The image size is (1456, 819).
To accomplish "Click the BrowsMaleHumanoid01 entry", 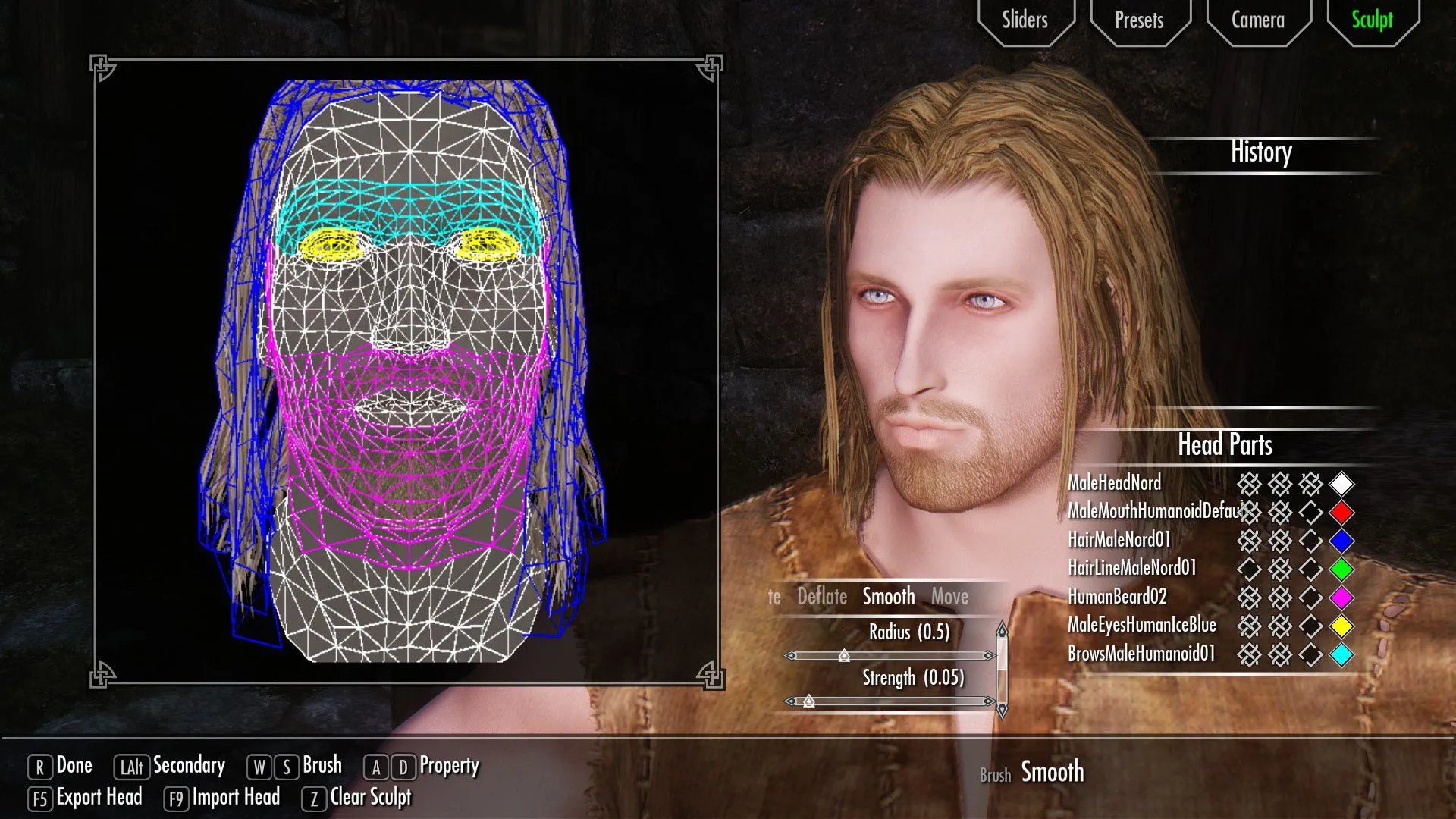I will (x=1141, y=654).
